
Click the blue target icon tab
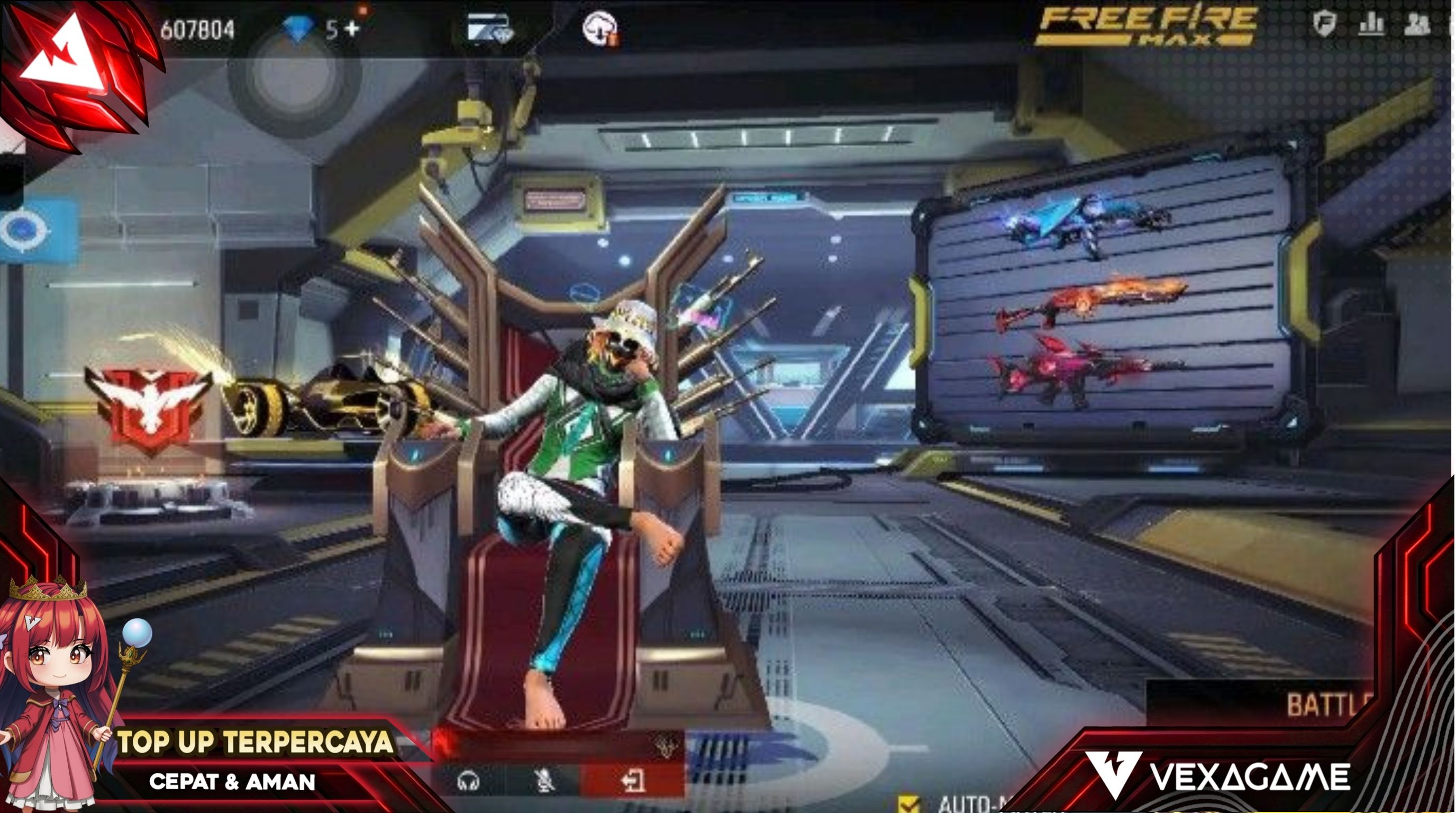tap(25, 231)
